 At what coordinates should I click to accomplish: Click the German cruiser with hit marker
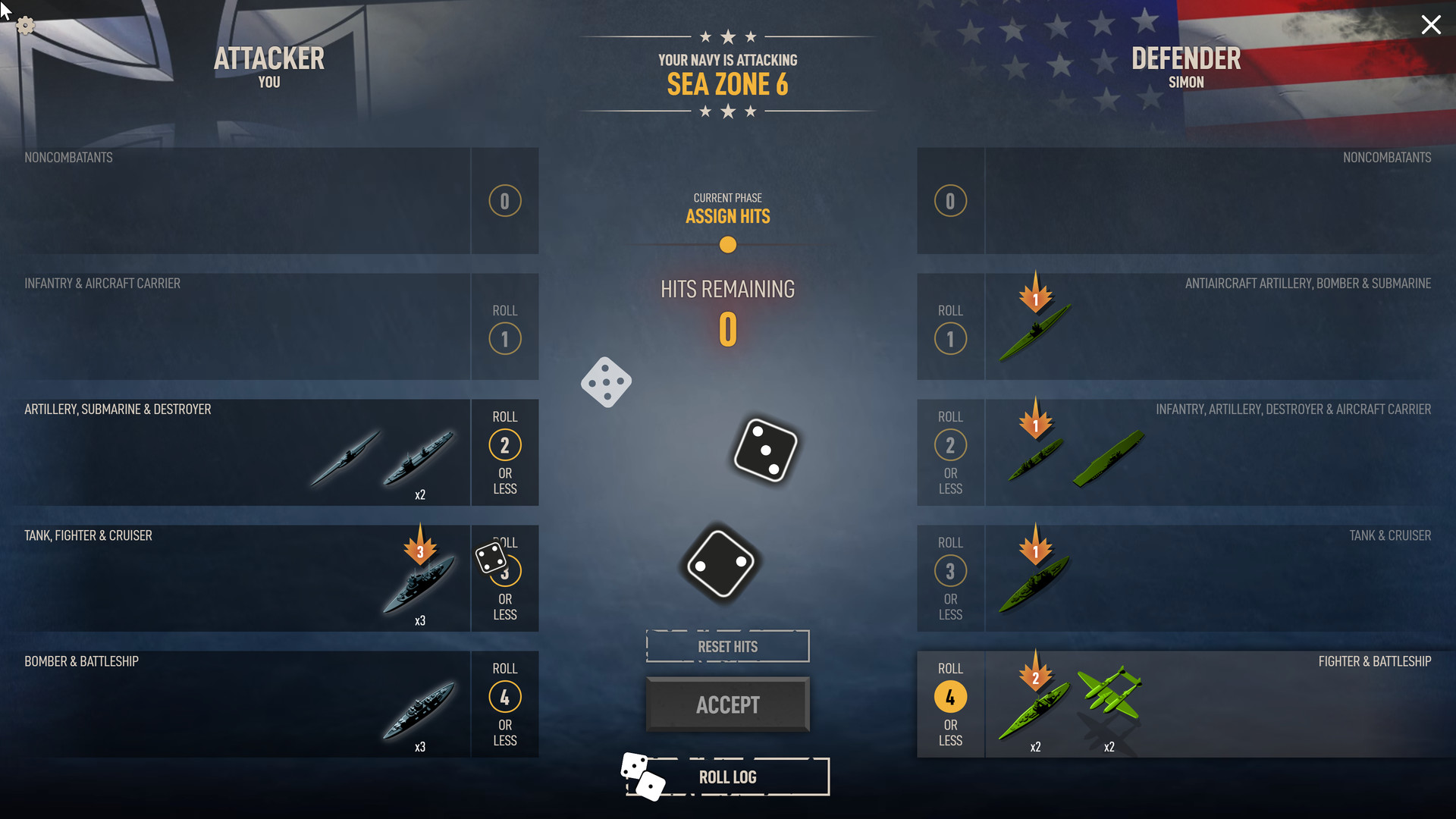point(419,588)
